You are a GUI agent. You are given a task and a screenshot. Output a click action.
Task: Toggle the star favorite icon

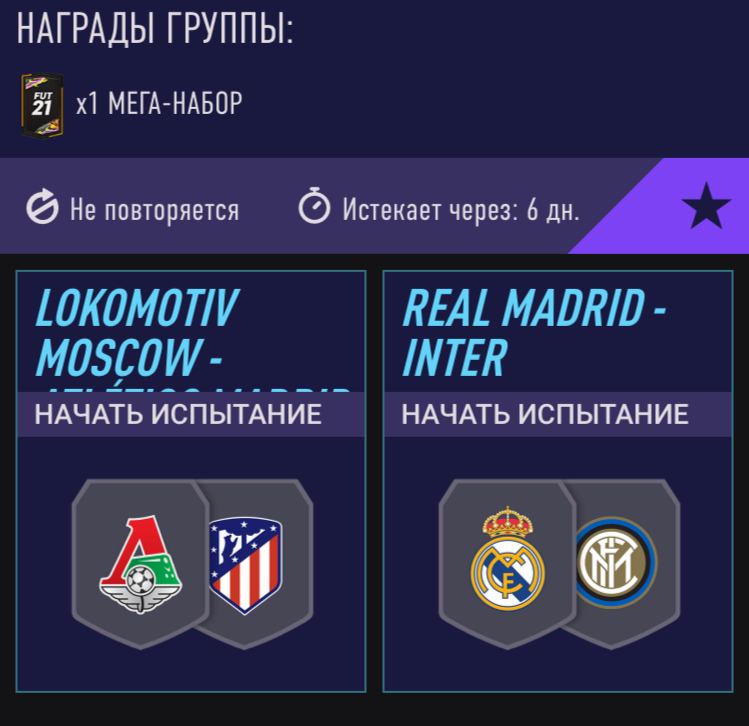(705, 208)
